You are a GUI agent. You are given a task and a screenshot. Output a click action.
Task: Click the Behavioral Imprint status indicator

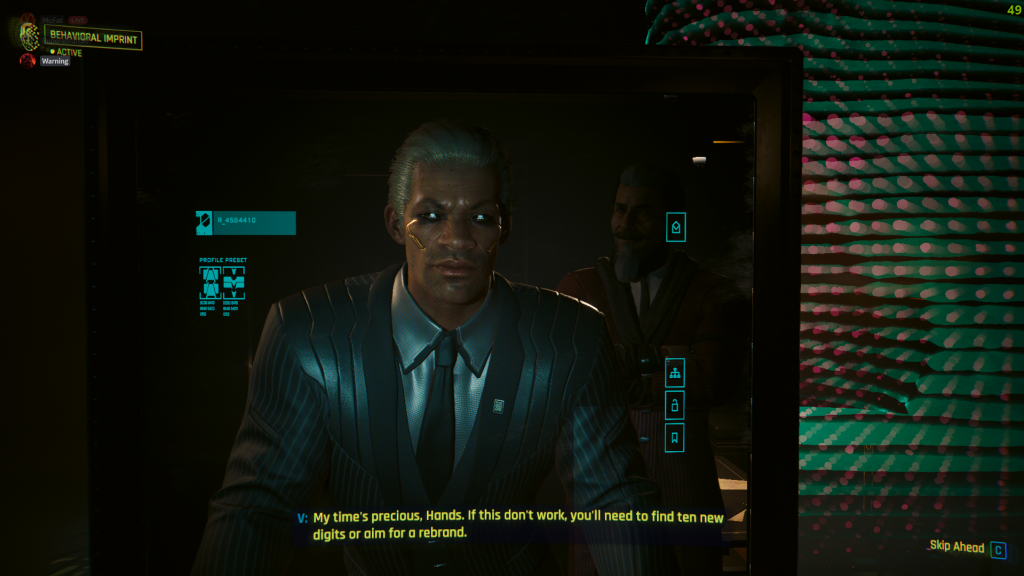(93, 39)
